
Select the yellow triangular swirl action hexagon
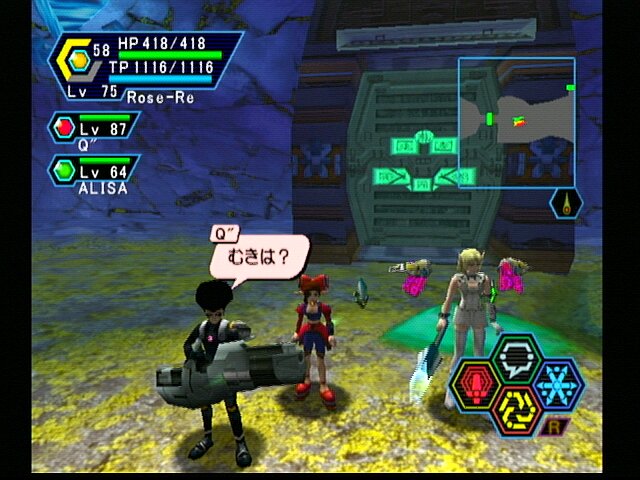(516, 410)
